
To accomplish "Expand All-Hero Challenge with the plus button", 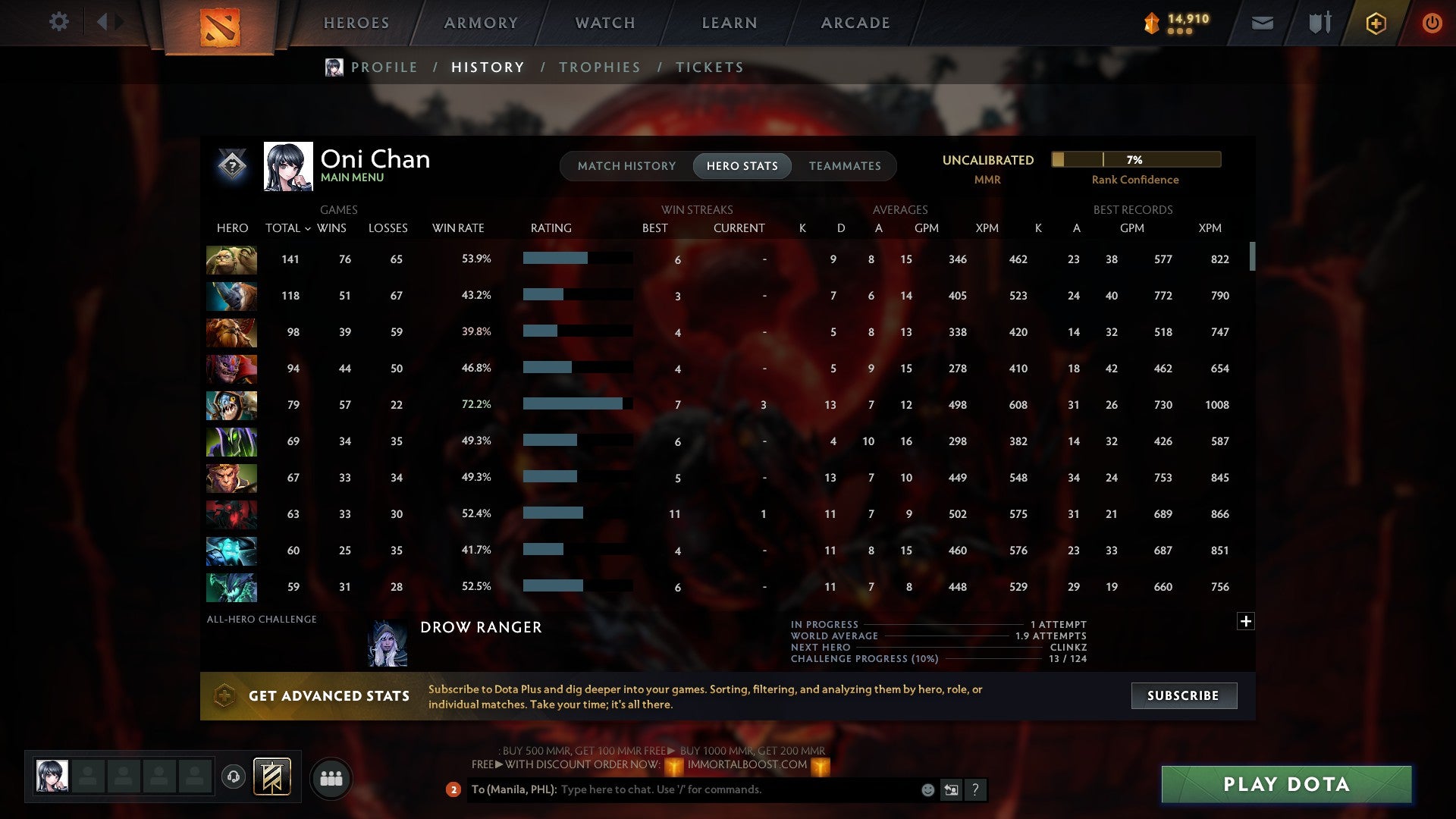I will tap(1244, 621).
